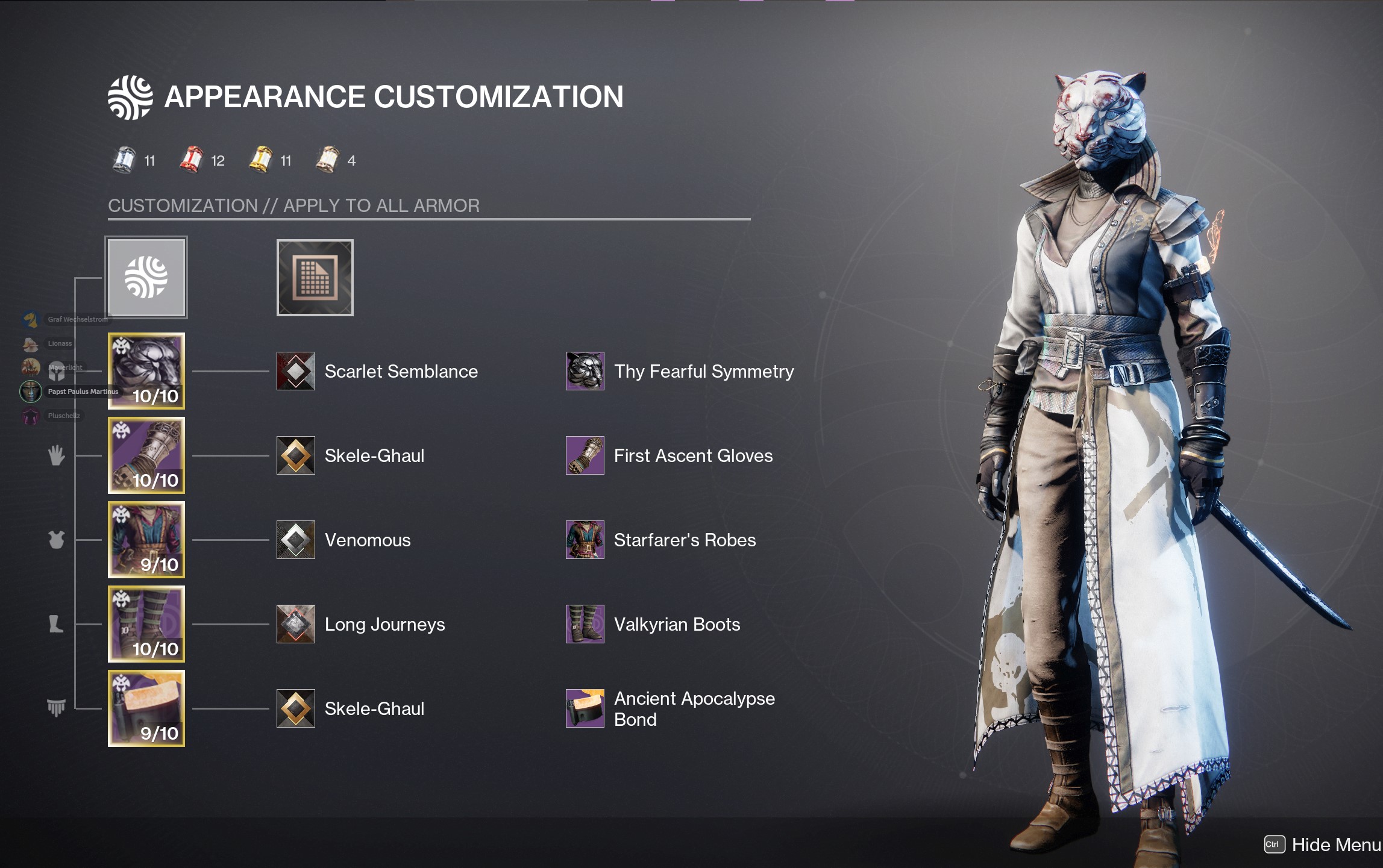Click Papst Paulus Martinus in the roster
This screenshot has width=1383, height=868.
[x=82, y=392]
